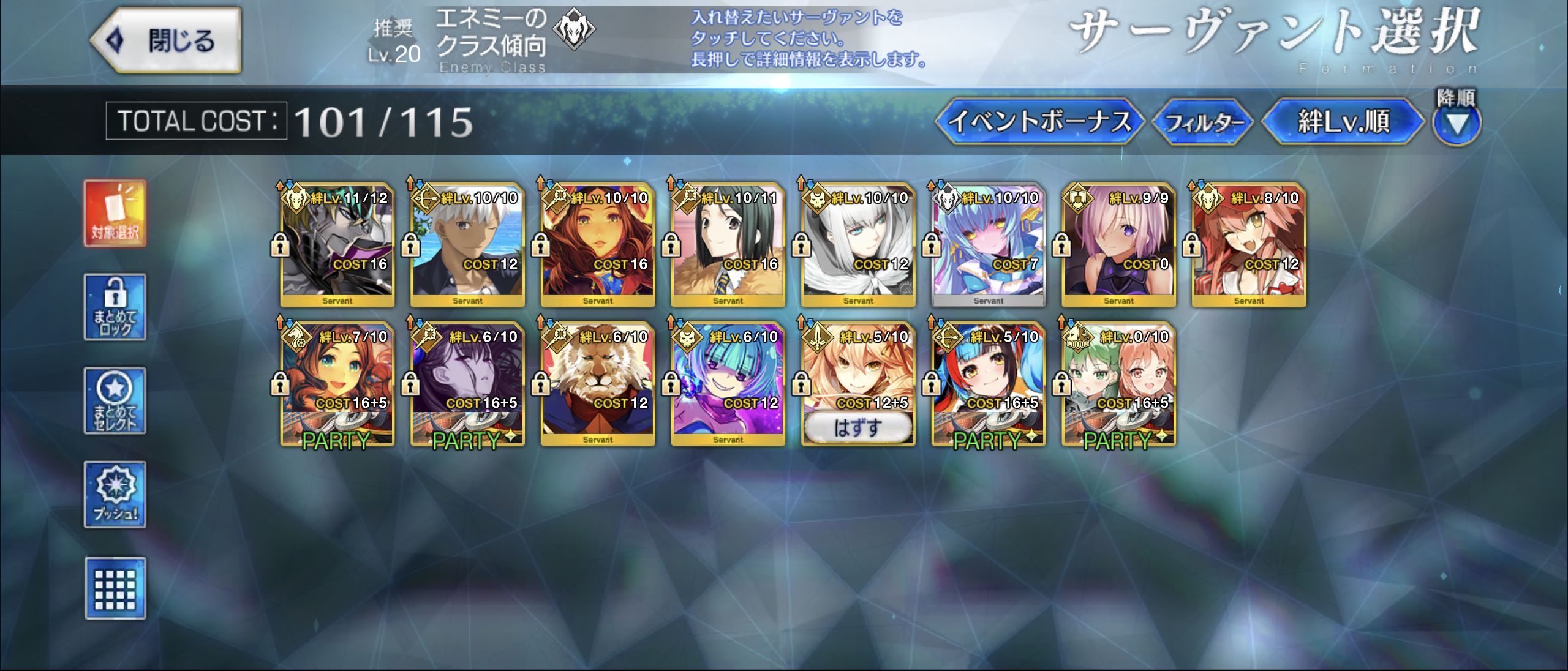Tap the プッシュ! push button
The image size is (1568, 671).
[115, 495]
